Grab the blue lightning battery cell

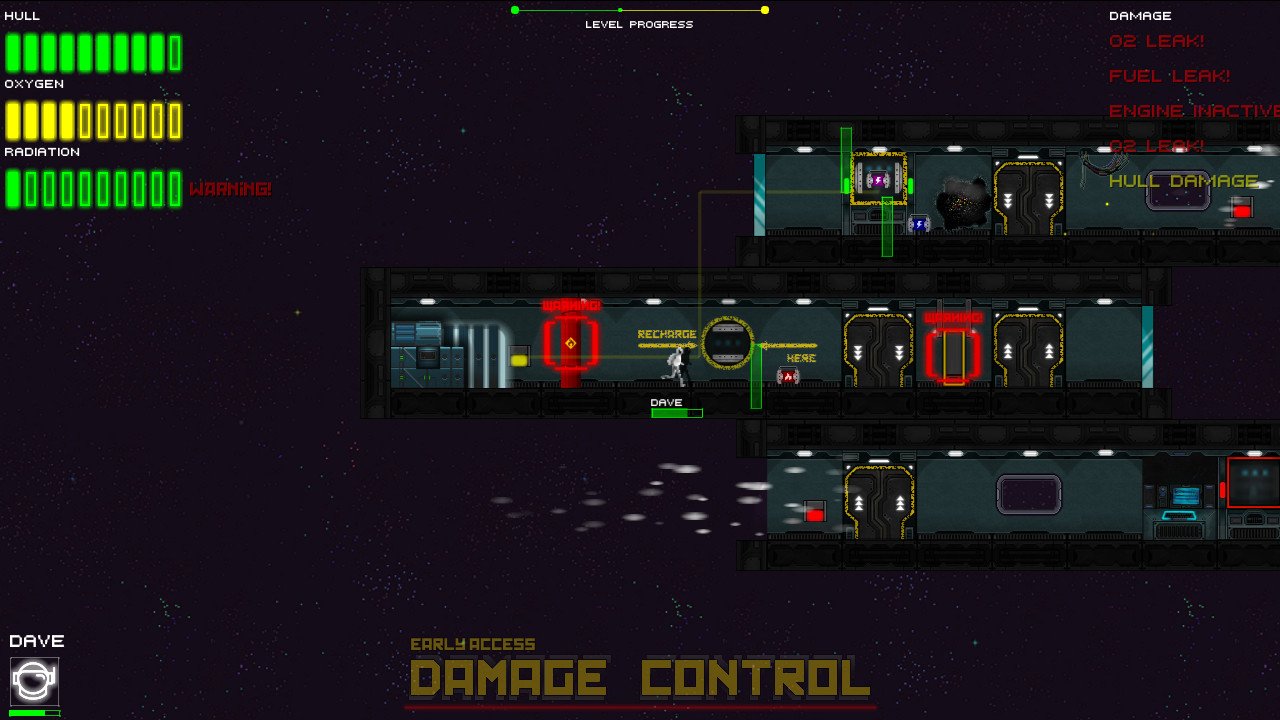tap(918, 222)
